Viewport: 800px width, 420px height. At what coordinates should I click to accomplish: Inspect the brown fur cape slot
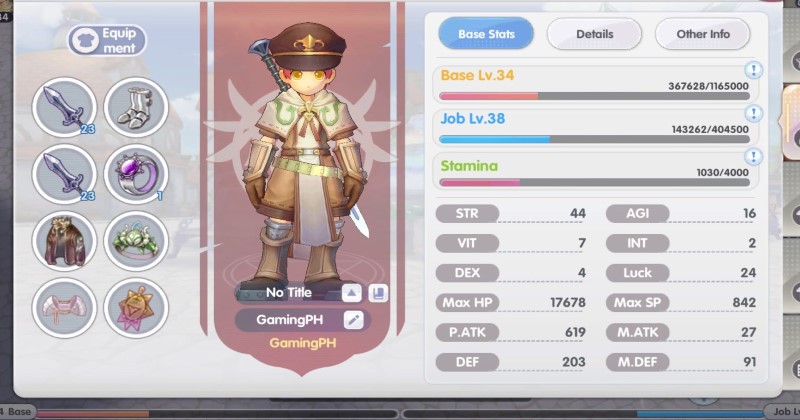(64, 241)
